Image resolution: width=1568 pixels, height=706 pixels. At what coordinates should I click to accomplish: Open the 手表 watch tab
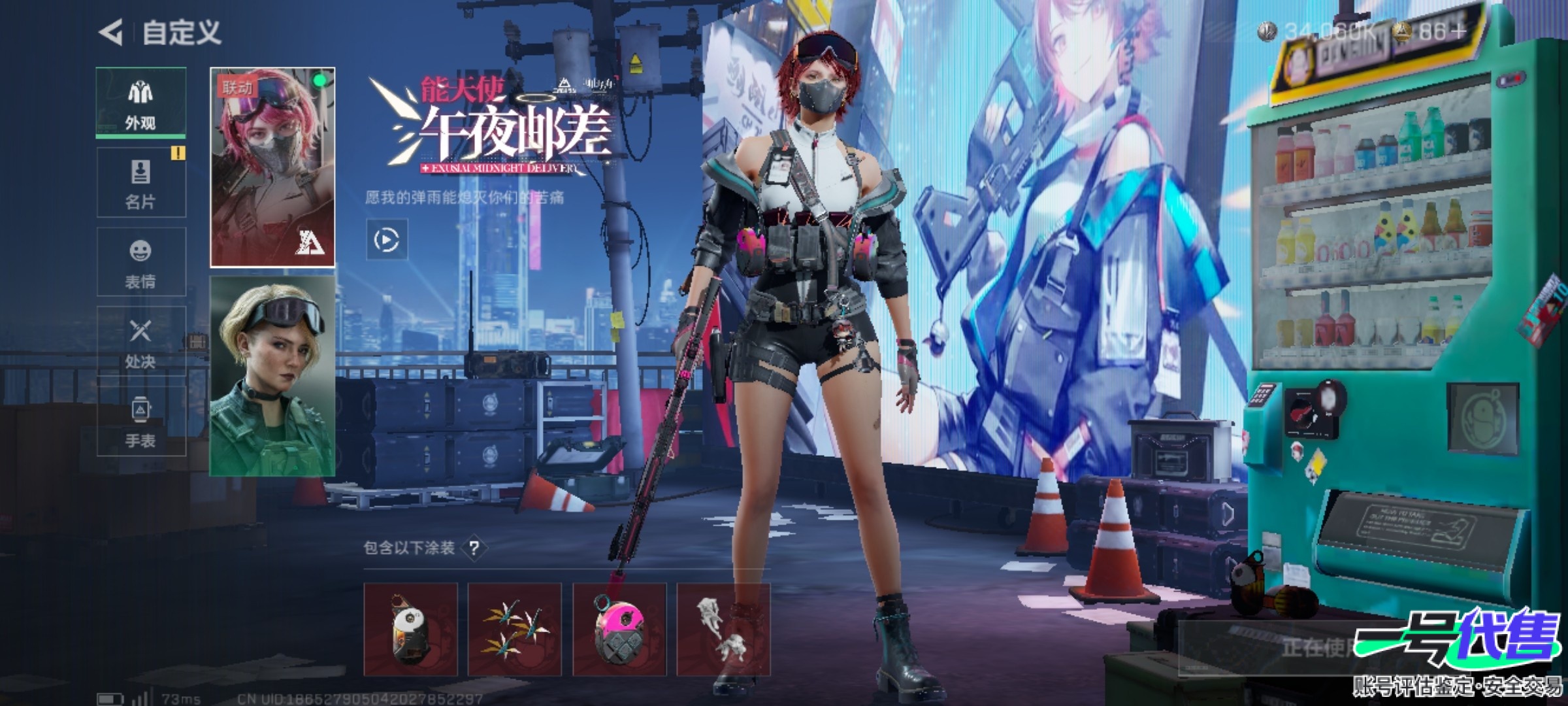point(141,422)
